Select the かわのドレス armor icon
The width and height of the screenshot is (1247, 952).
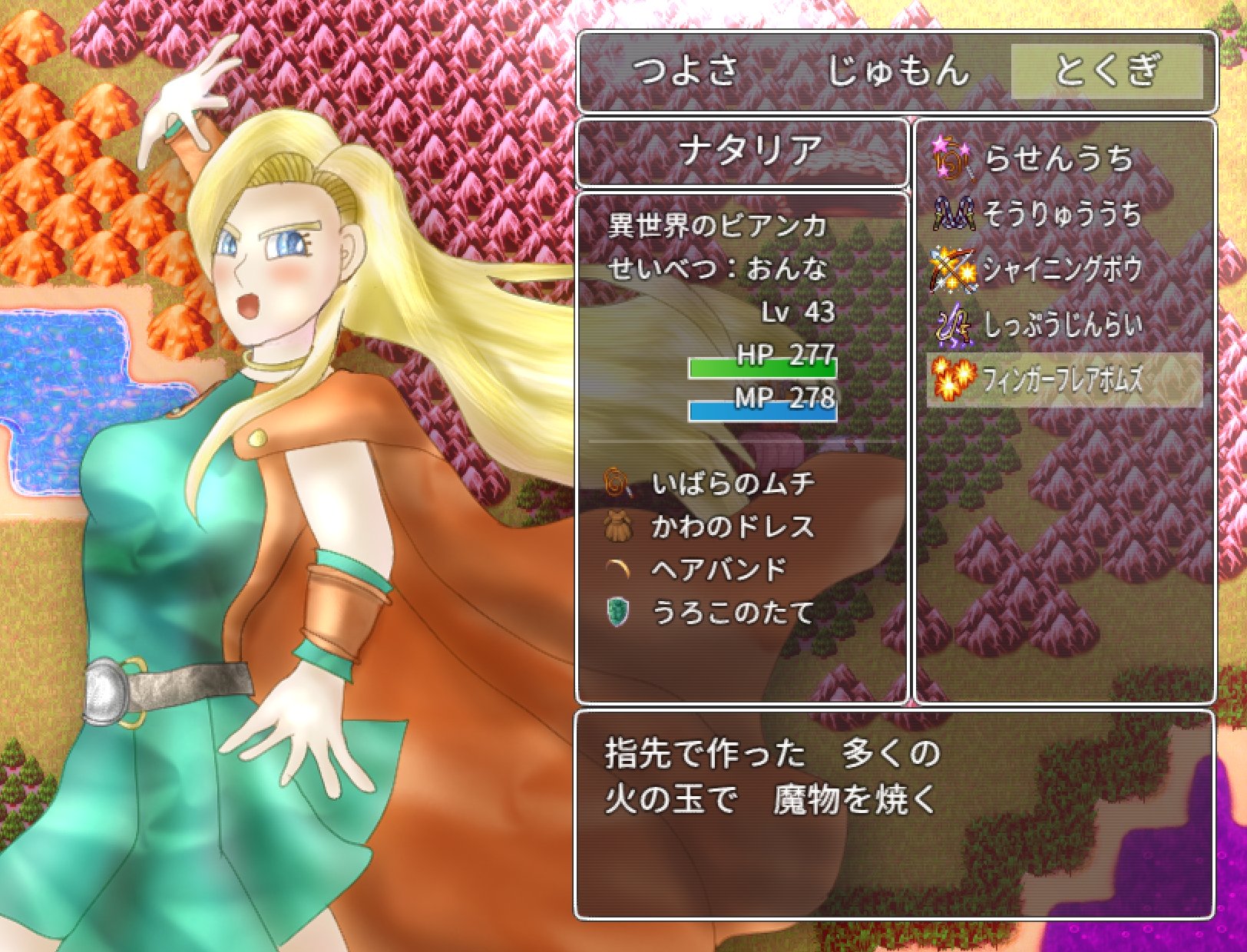[620, 525]
